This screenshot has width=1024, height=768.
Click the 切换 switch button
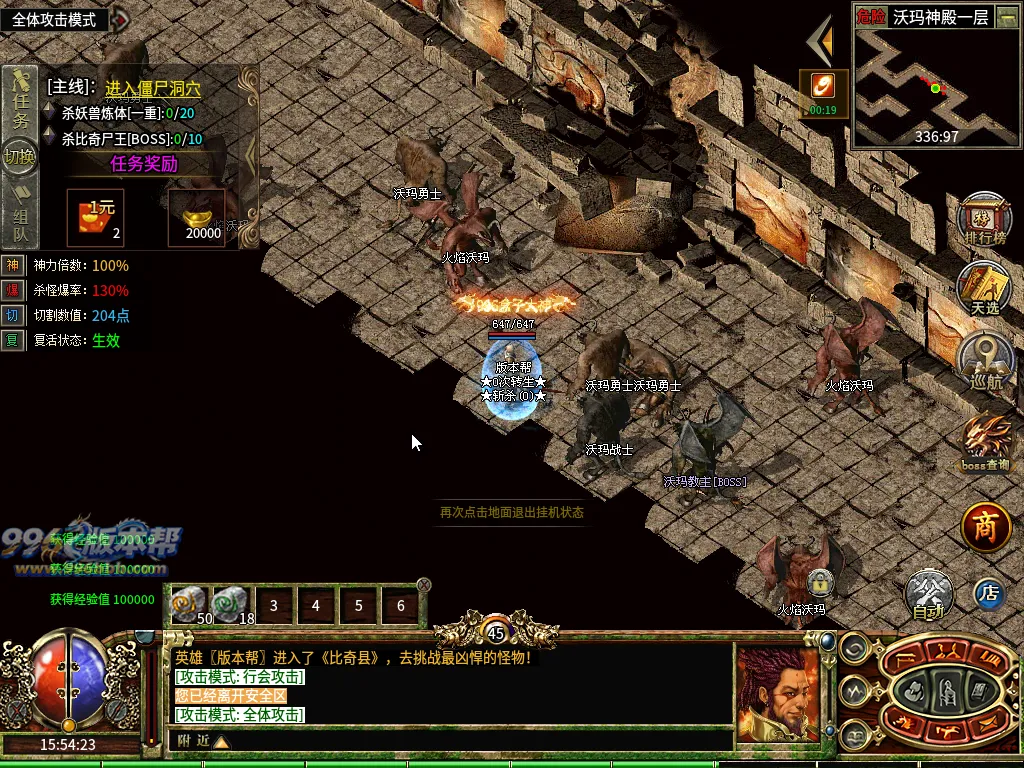pyautogui.click(x=20, y=157)
